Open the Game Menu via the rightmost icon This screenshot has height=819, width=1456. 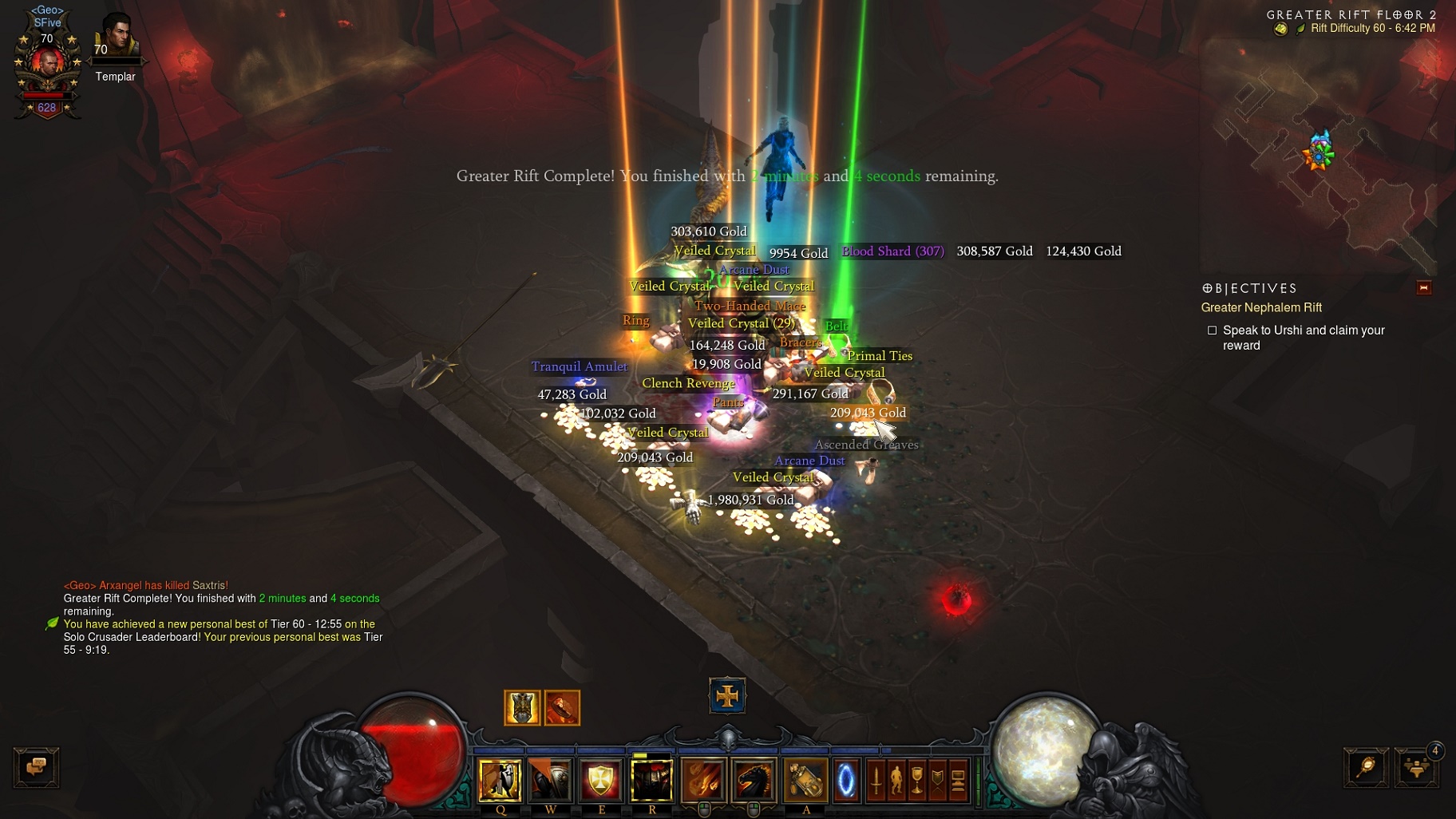point(958,781)
